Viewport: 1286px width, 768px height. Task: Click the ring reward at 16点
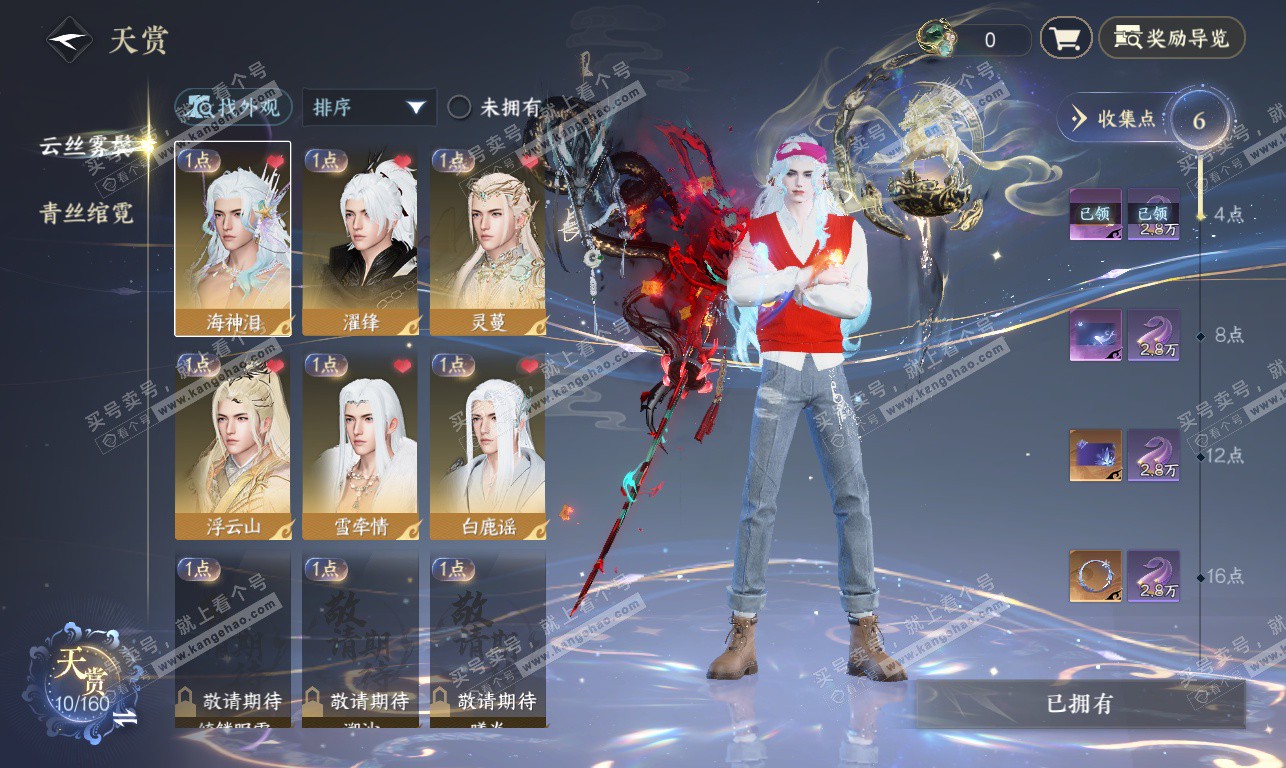1095,576
